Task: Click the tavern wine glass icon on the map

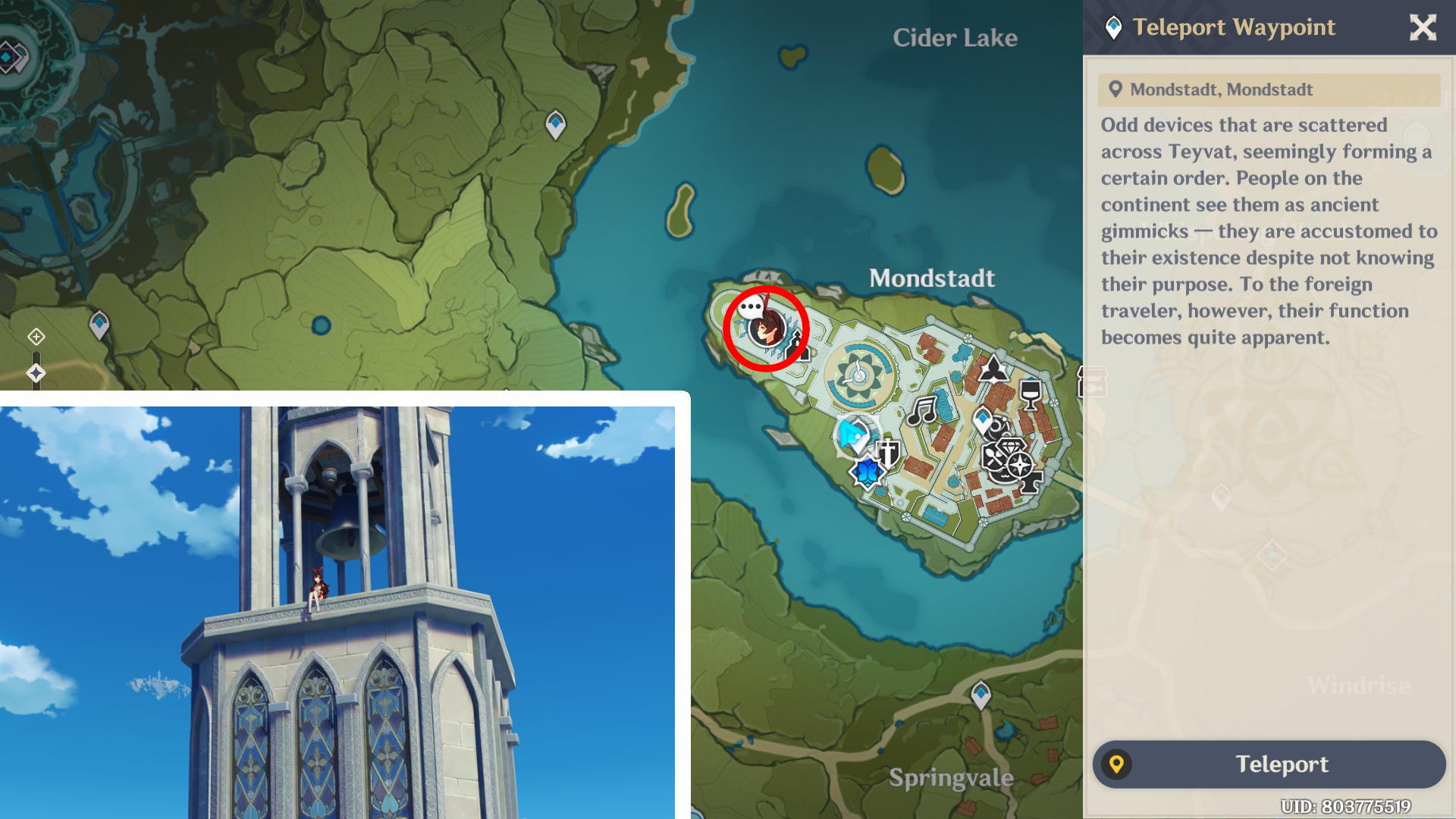Action: (x=1030, y=394)
